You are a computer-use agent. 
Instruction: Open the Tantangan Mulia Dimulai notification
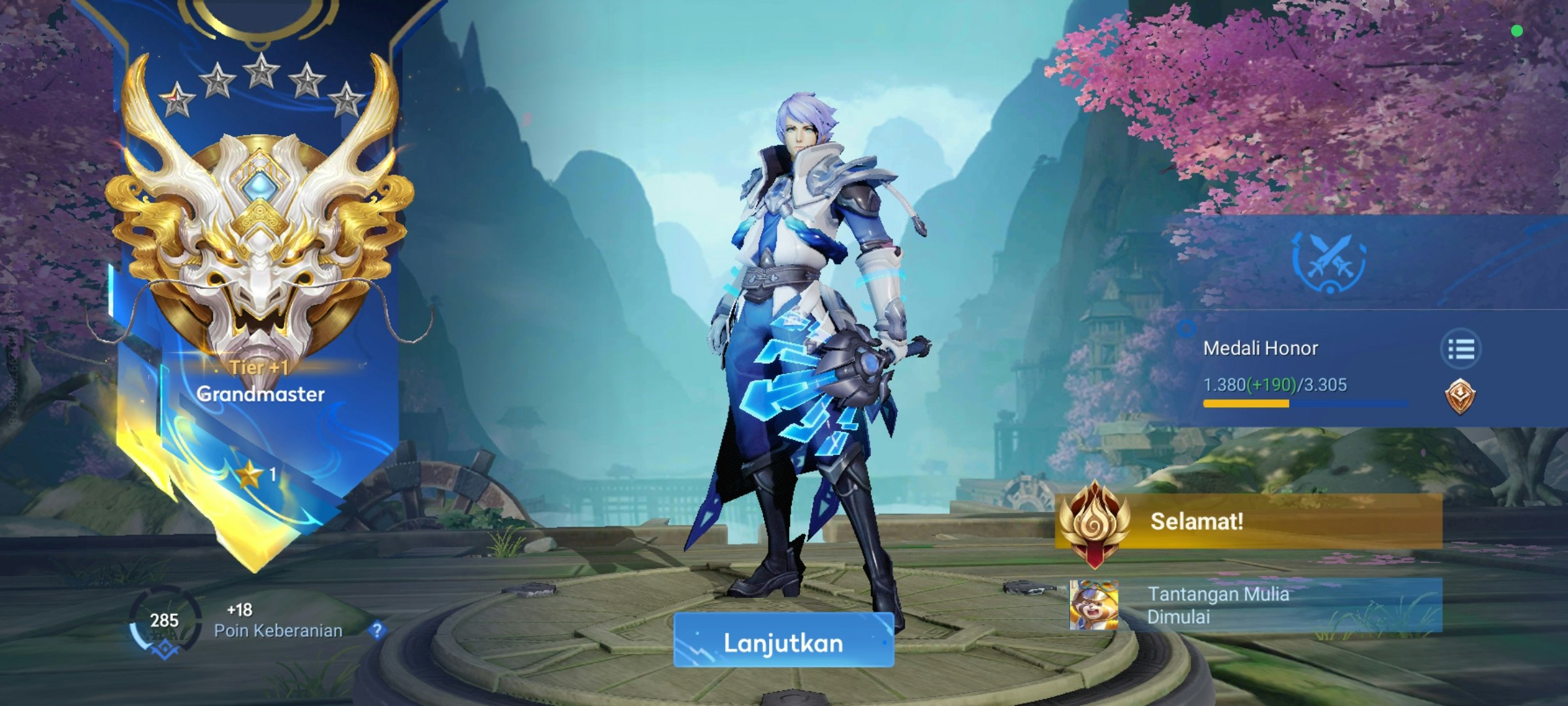pyautogui.click(x=1256, y=605)
